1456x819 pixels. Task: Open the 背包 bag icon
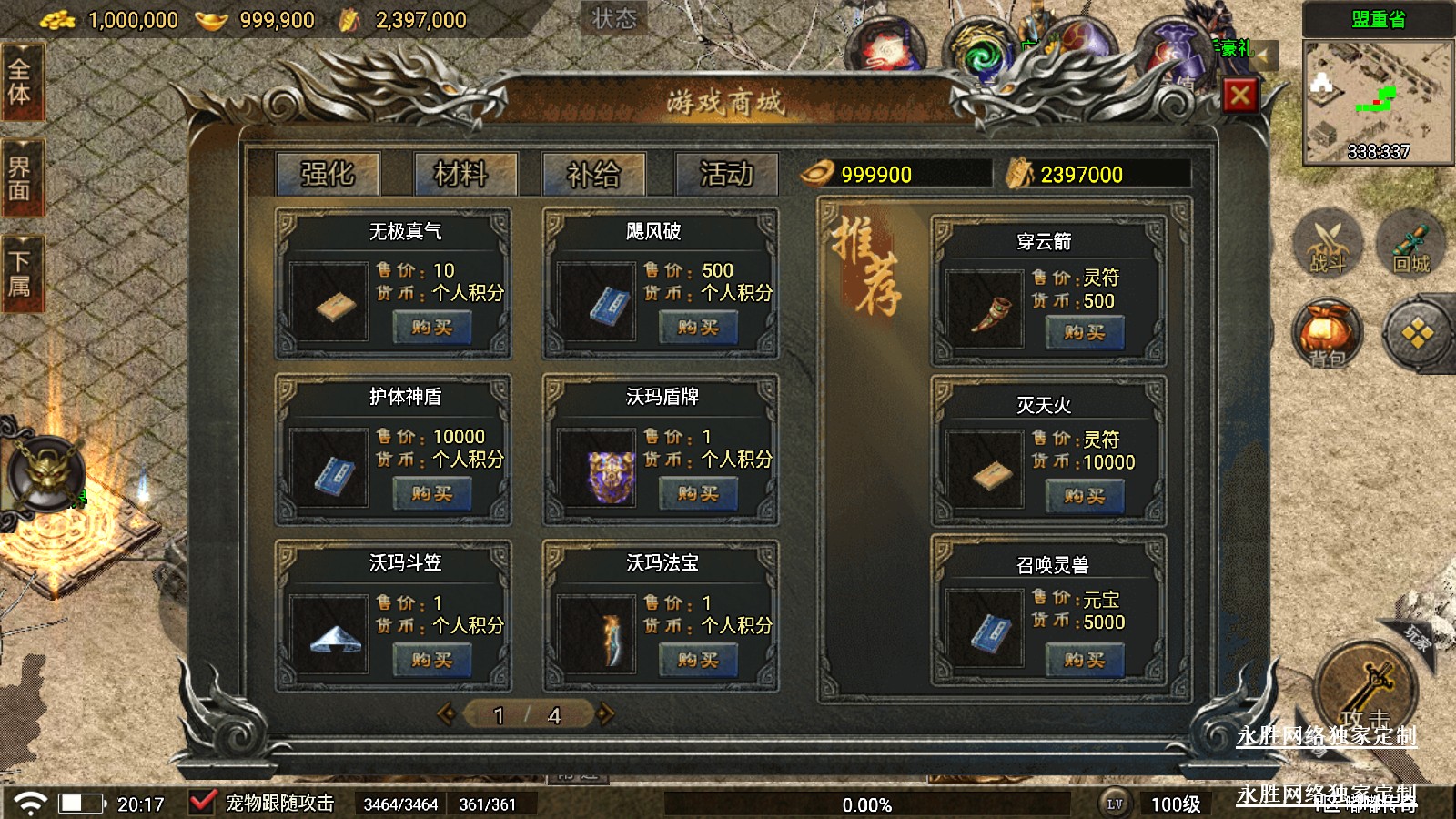click(x=1328, y=333)
